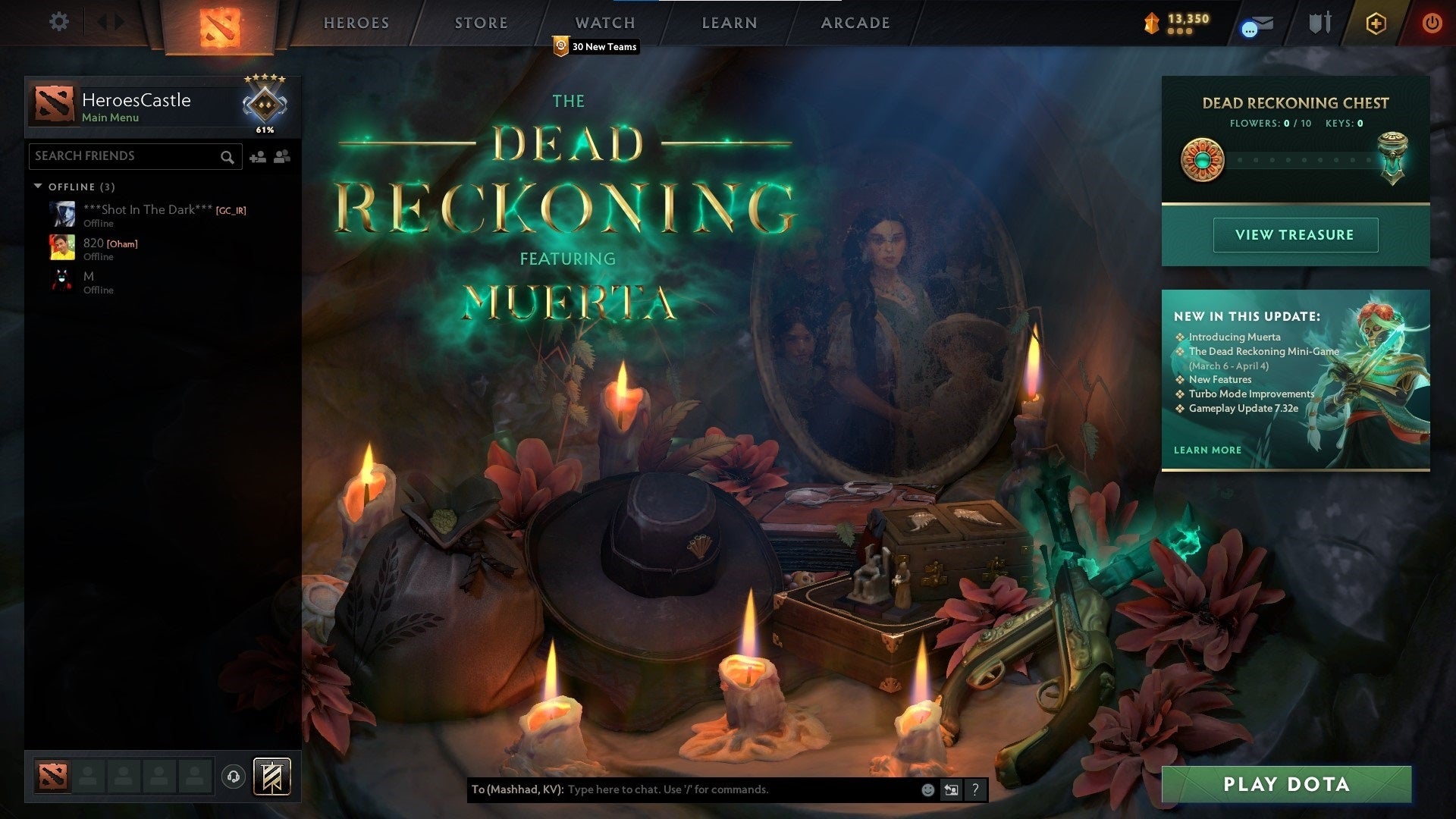
Task: Open the WATCH menu
Action: click(607, 23)
